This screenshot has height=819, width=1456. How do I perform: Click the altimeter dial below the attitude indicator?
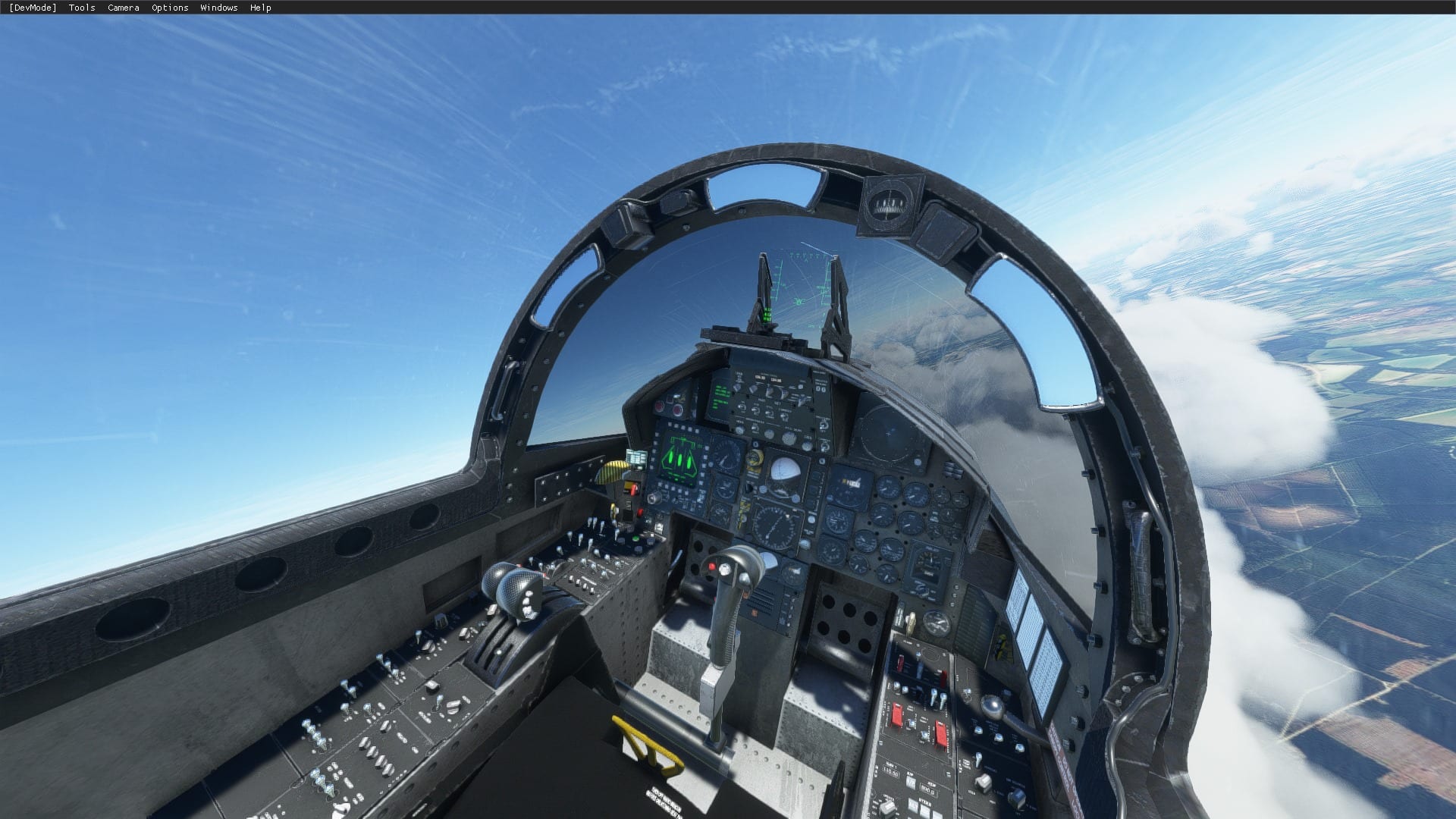tap(775, 526)
